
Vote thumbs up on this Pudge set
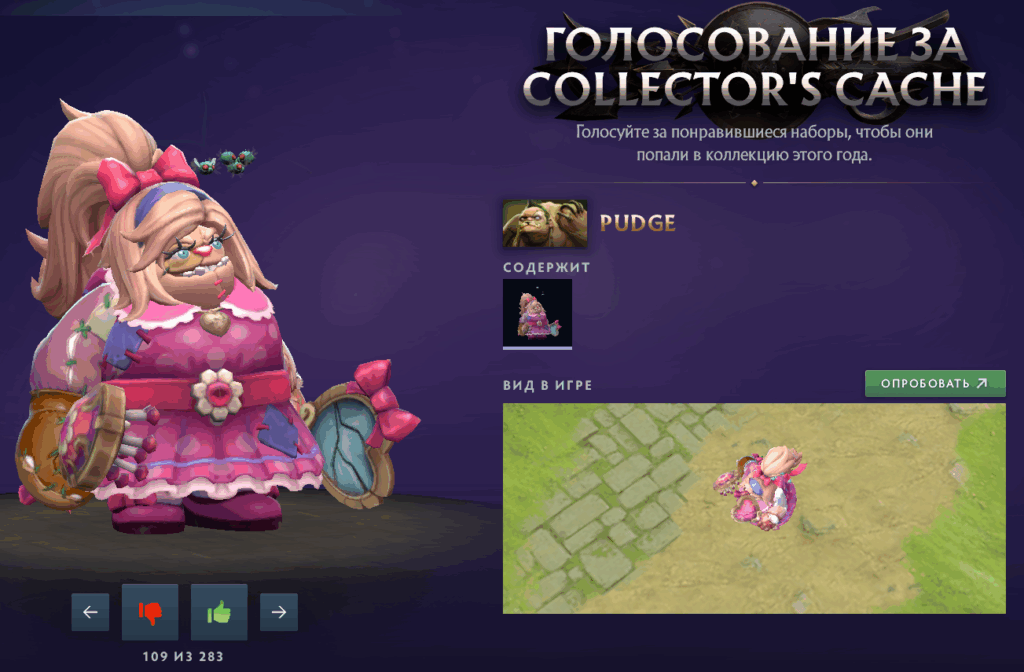(219, 612)
